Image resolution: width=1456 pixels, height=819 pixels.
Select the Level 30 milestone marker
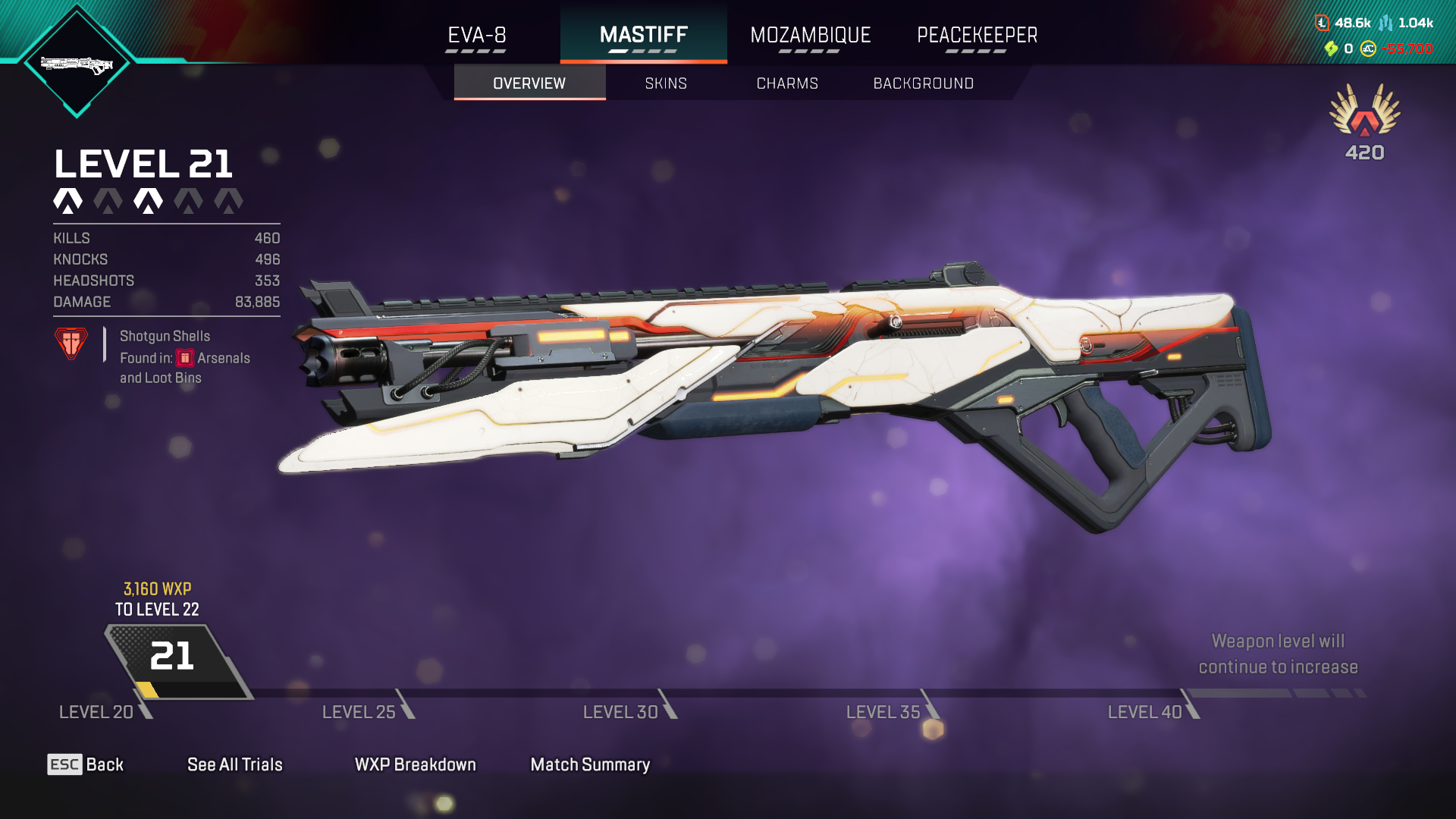tap(629, 710)
